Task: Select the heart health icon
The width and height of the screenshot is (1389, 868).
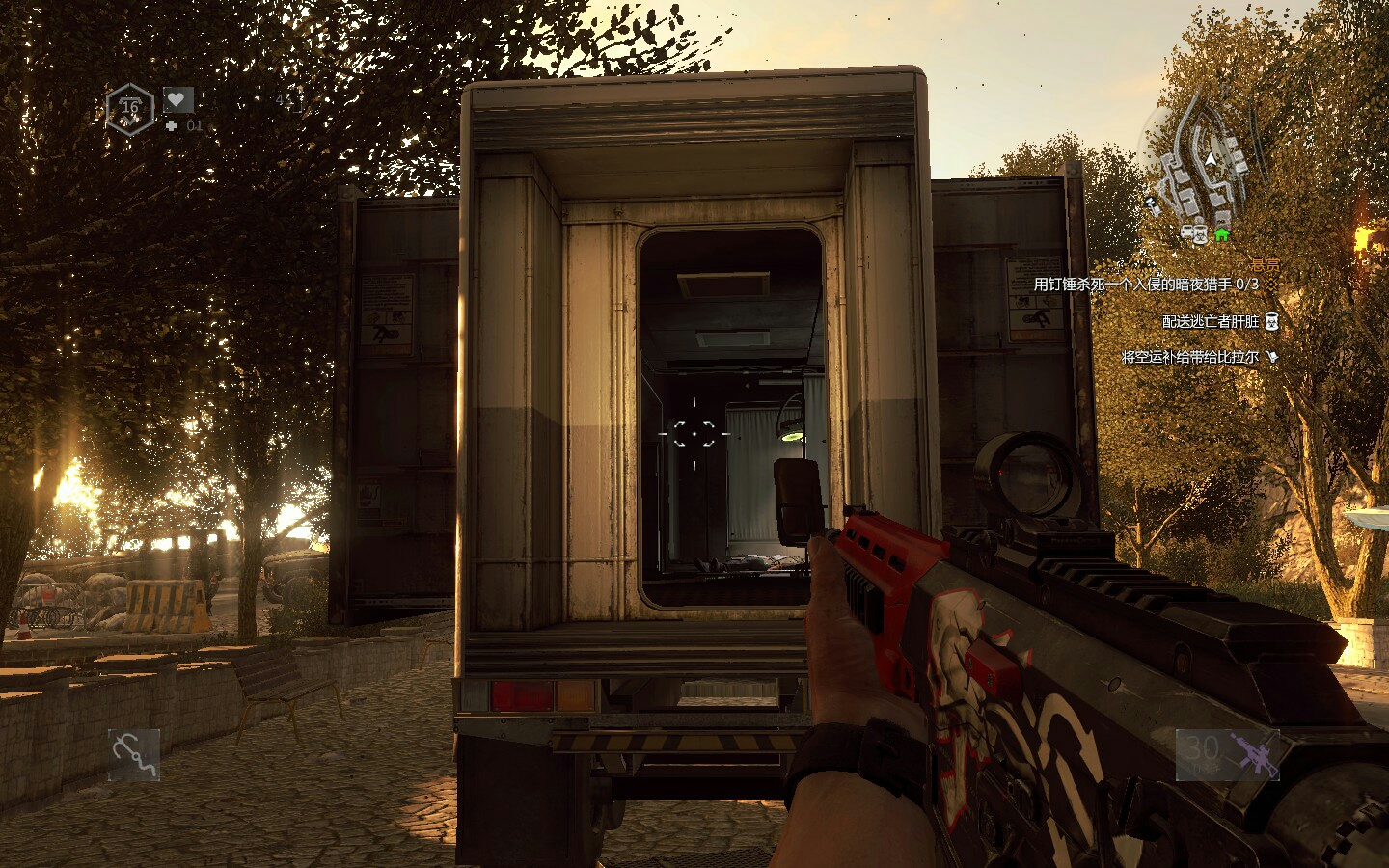Action: (x=177, y=99)
